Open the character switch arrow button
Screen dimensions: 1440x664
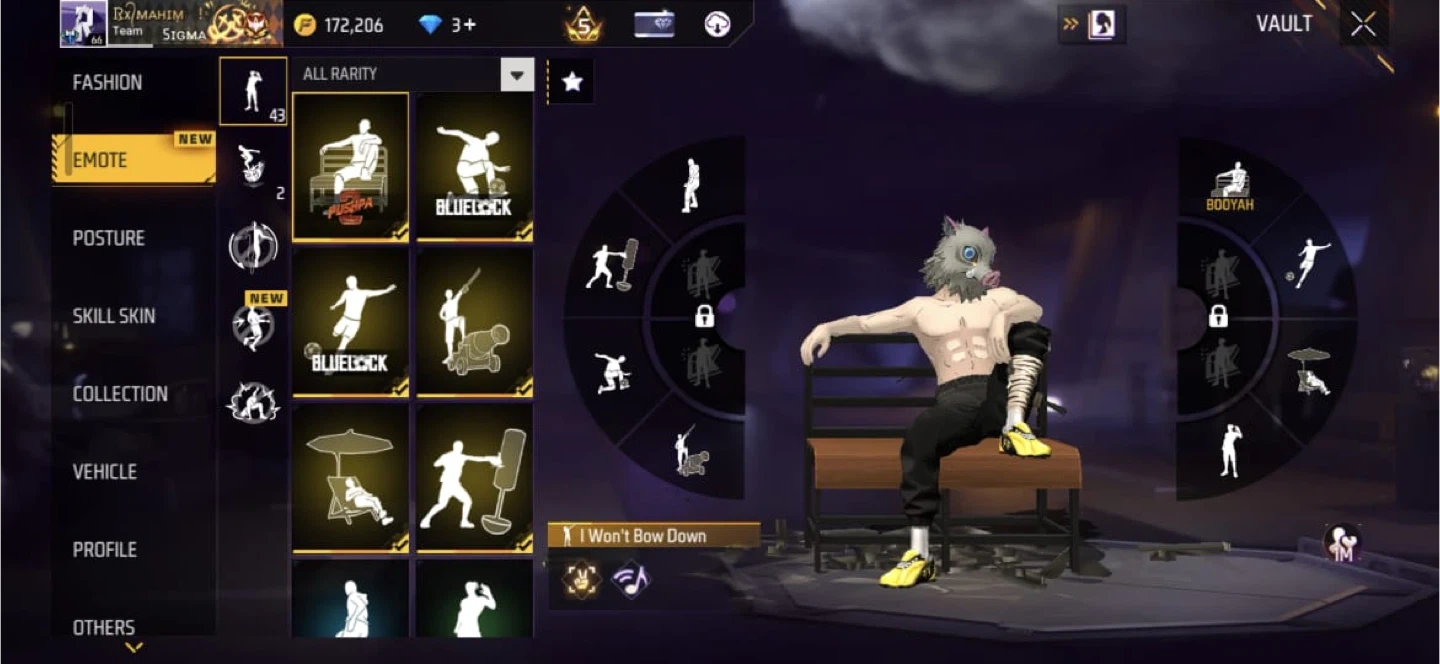pyautogui.click(x=1091, y=24)
